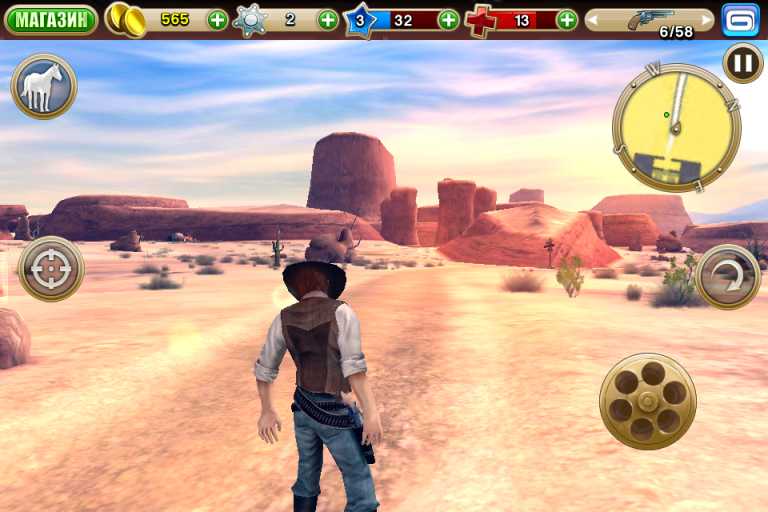Tap the plus beside the blue experience bar
Viewport: 768px width, 512px height.
pos(448,19)
